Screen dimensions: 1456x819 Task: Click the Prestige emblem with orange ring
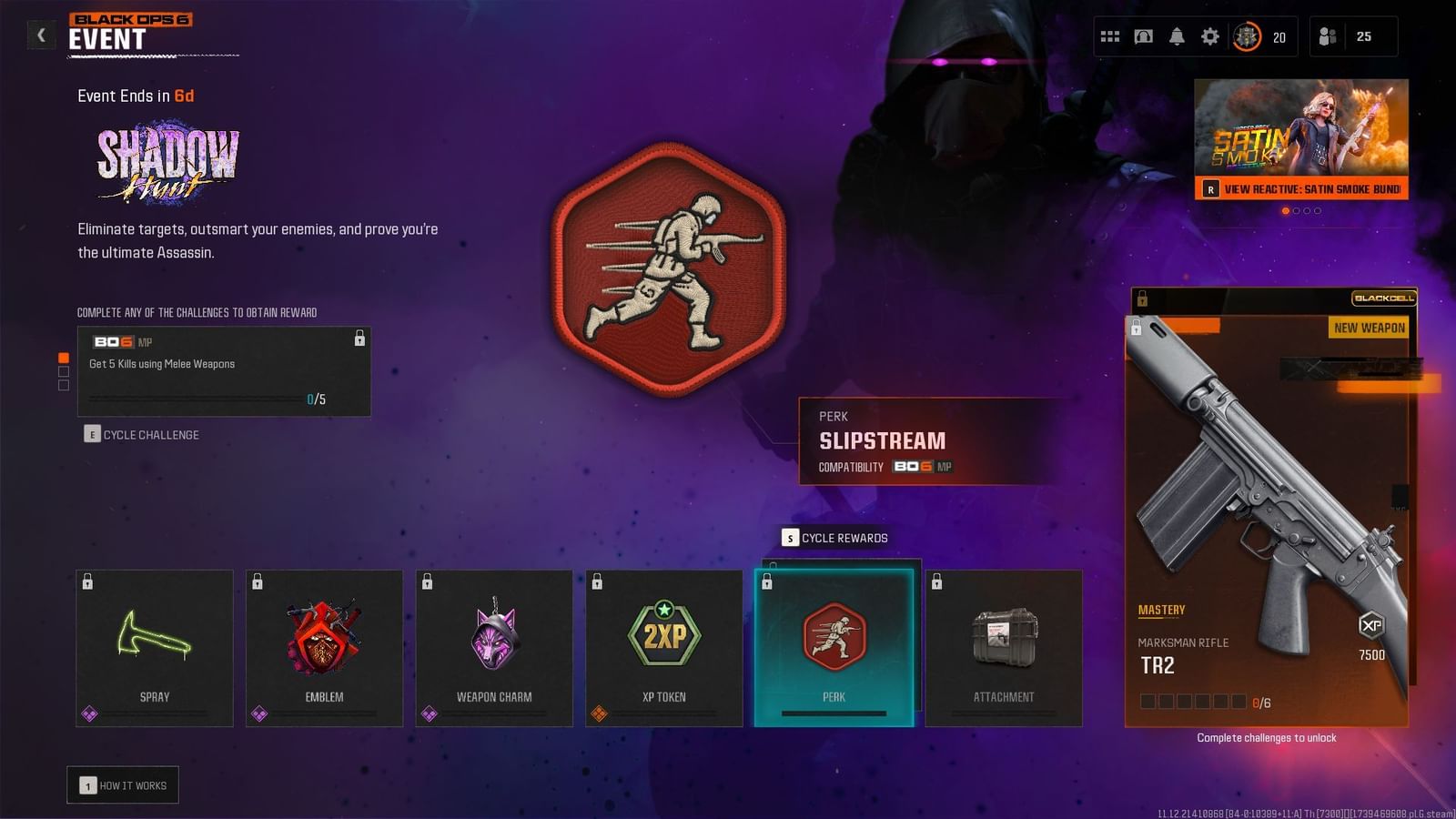(x=1245, y=36)
